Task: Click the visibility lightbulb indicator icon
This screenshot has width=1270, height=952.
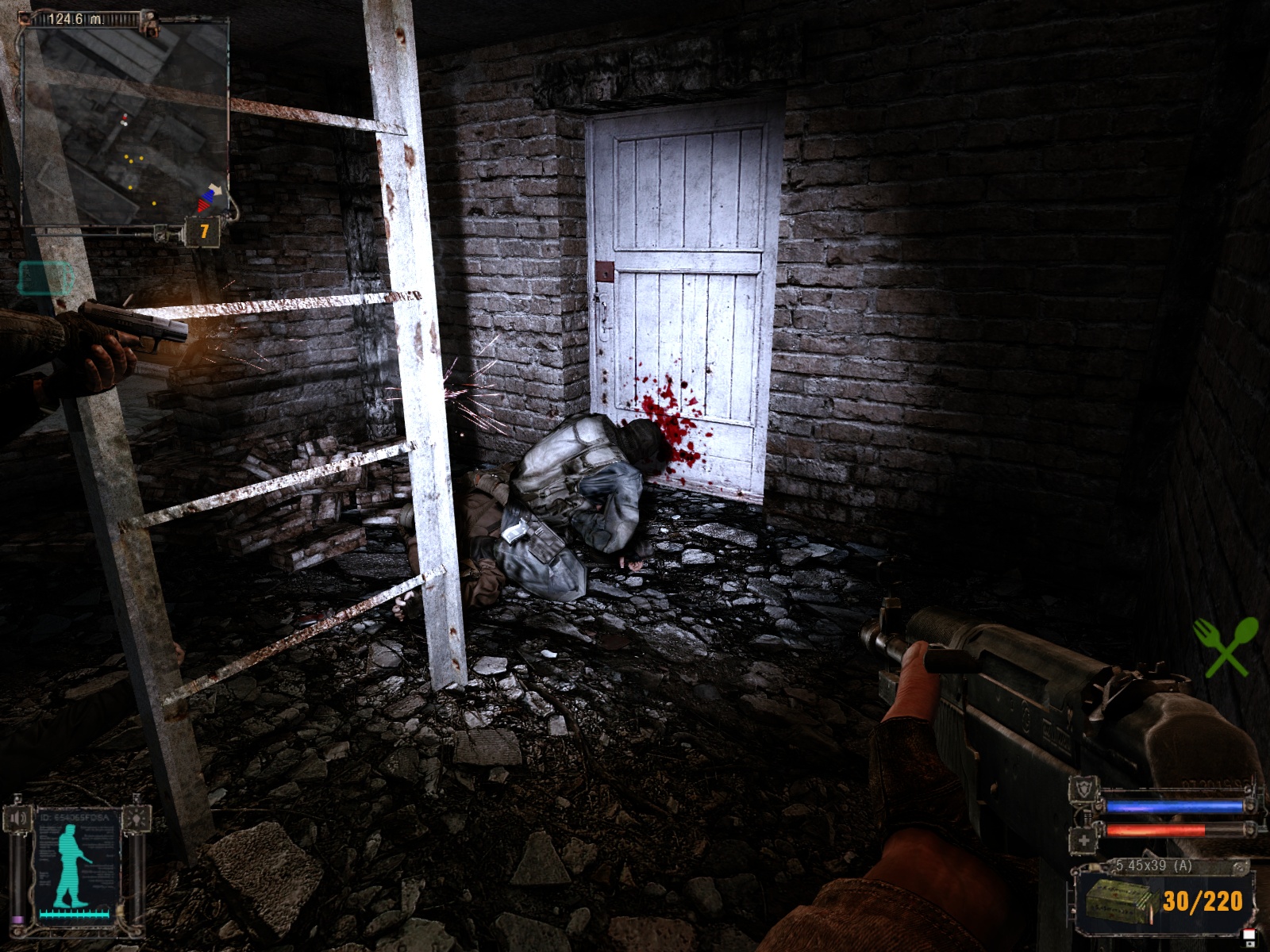Action: tap(136, 817)
